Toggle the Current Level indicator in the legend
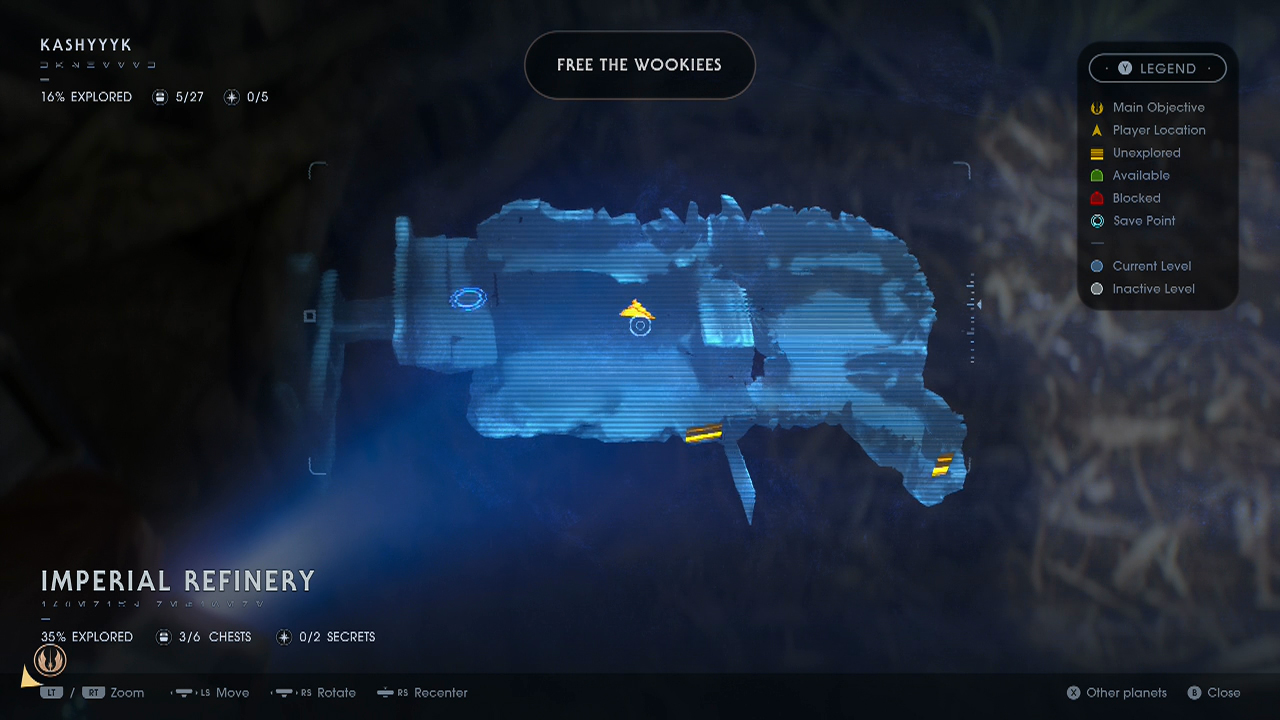Viewport: 1280px width, 720px height. [1096, 266]
